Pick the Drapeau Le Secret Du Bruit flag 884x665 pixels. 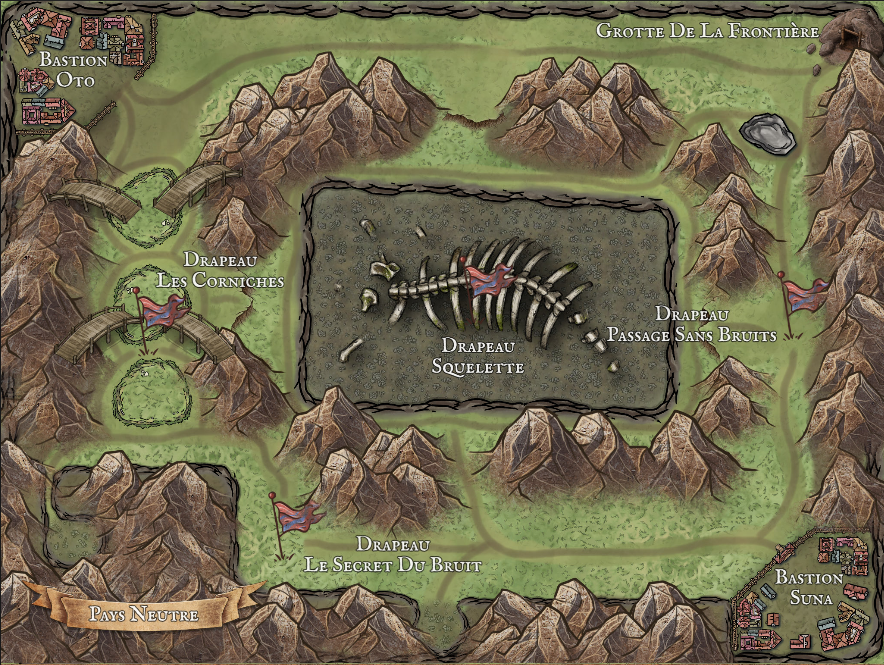pos(297,516)
